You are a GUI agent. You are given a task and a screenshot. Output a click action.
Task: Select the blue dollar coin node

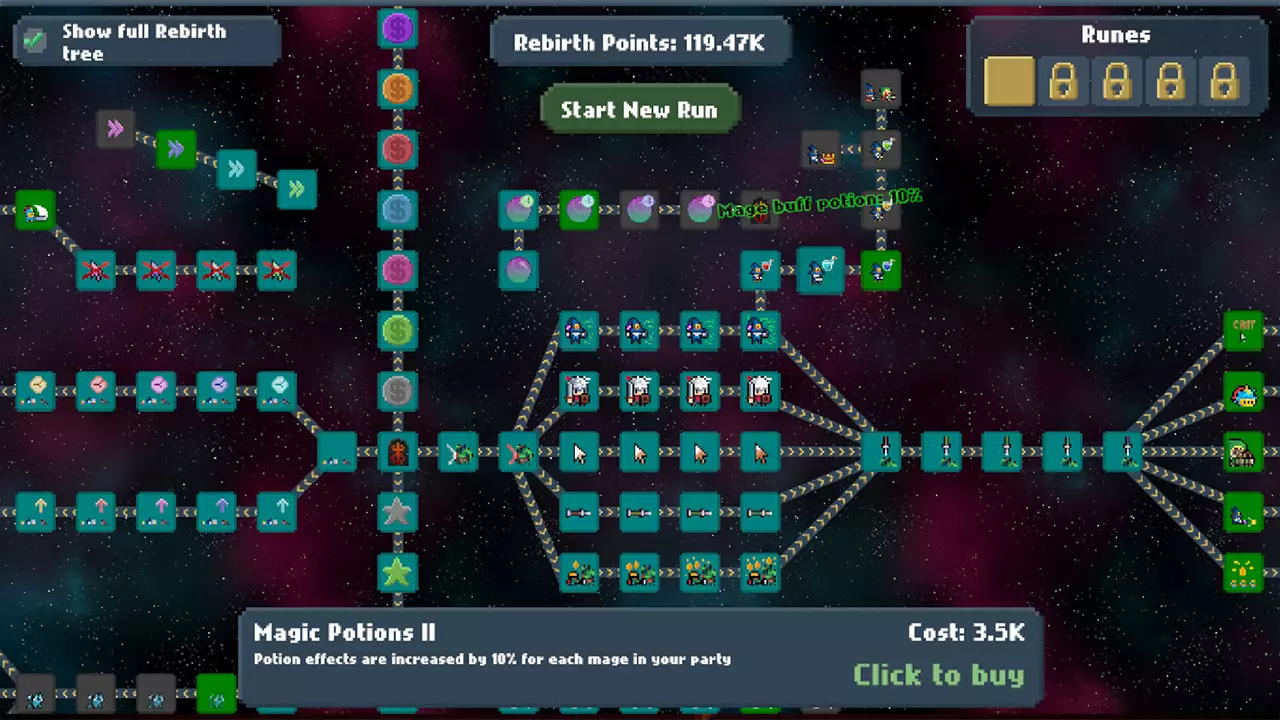tap(398, 210)
